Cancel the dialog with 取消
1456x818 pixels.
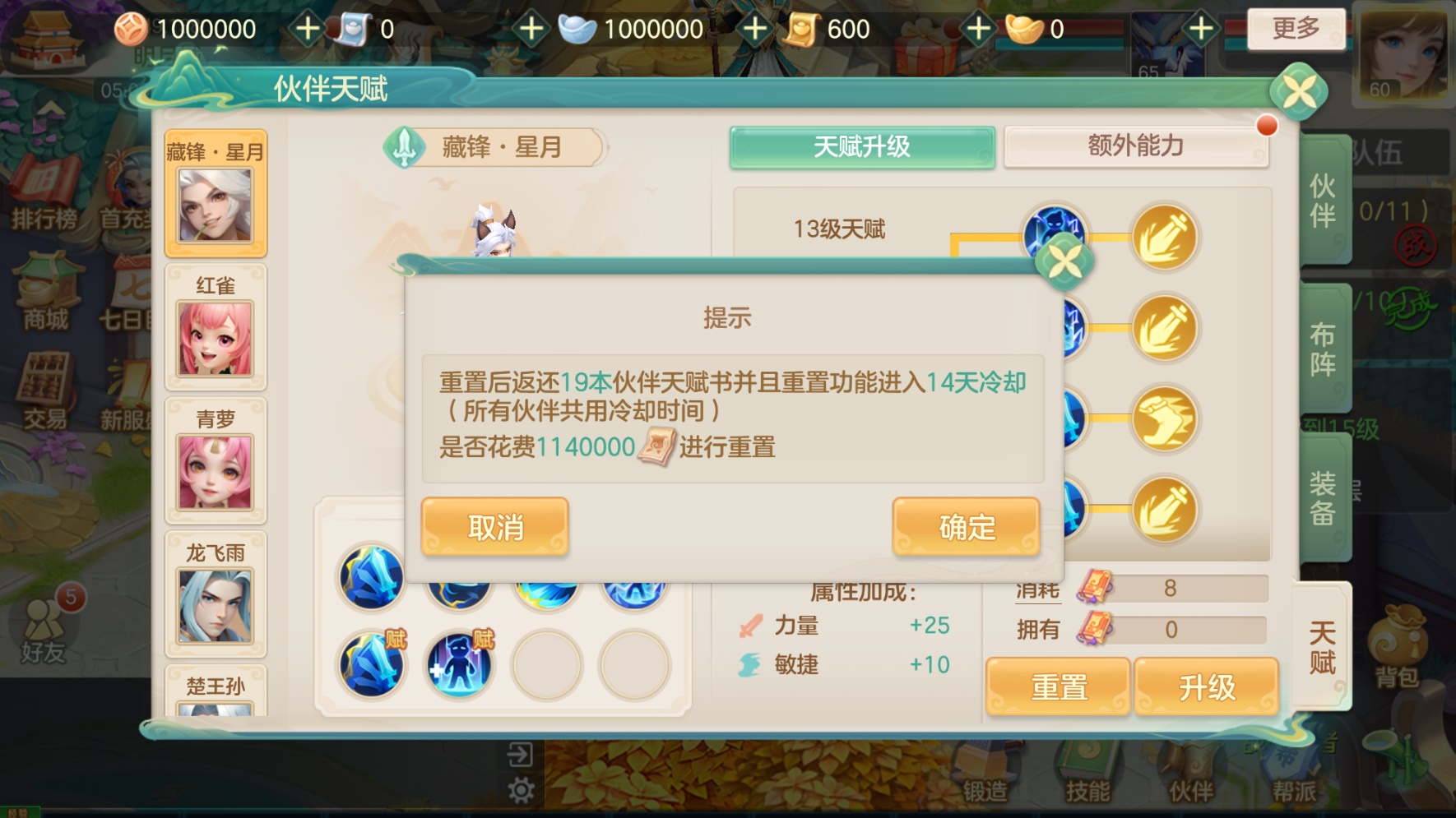tap(494, 527)
